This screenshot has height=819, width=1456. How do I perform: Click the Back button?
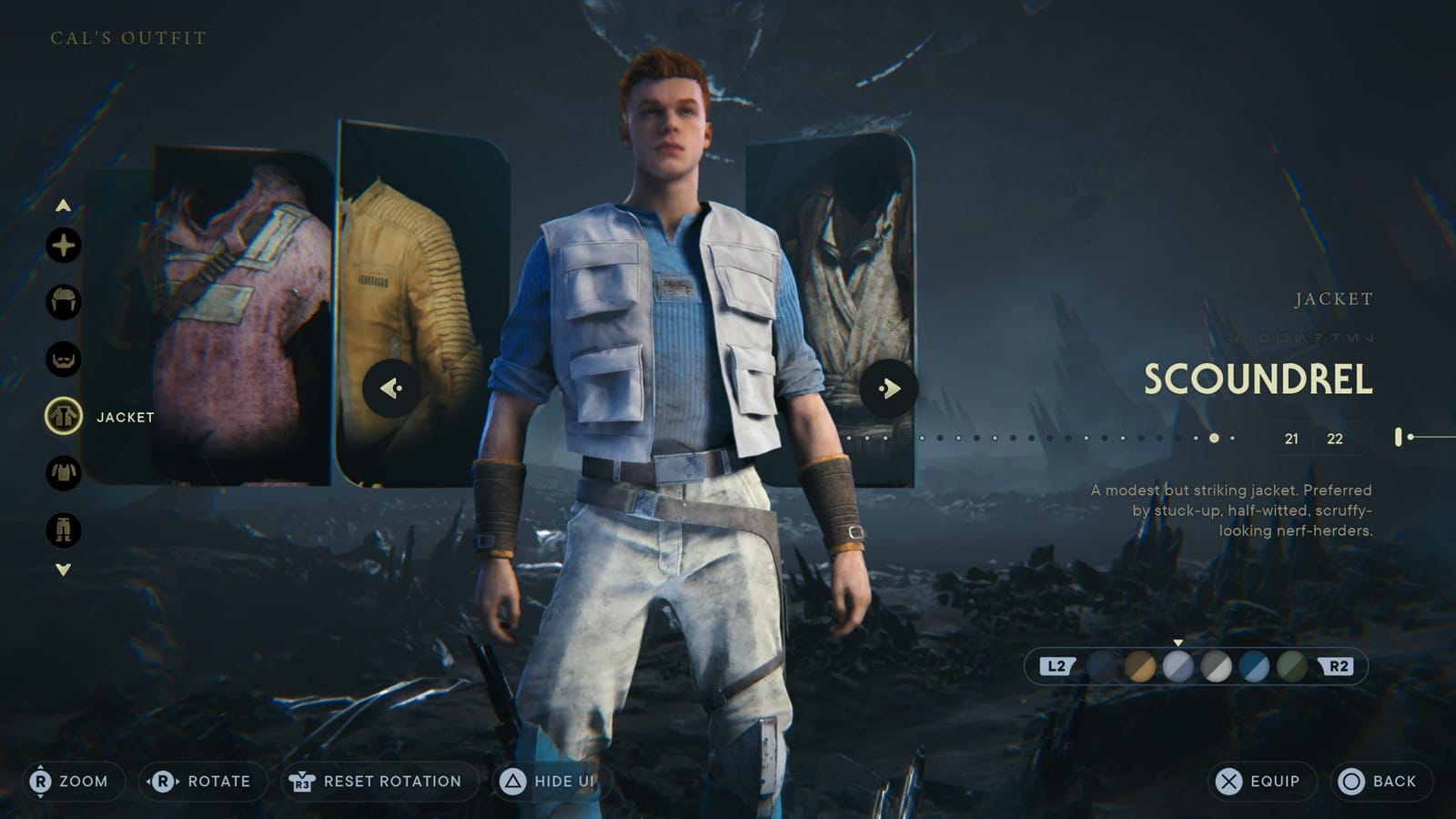(1370, 781)
